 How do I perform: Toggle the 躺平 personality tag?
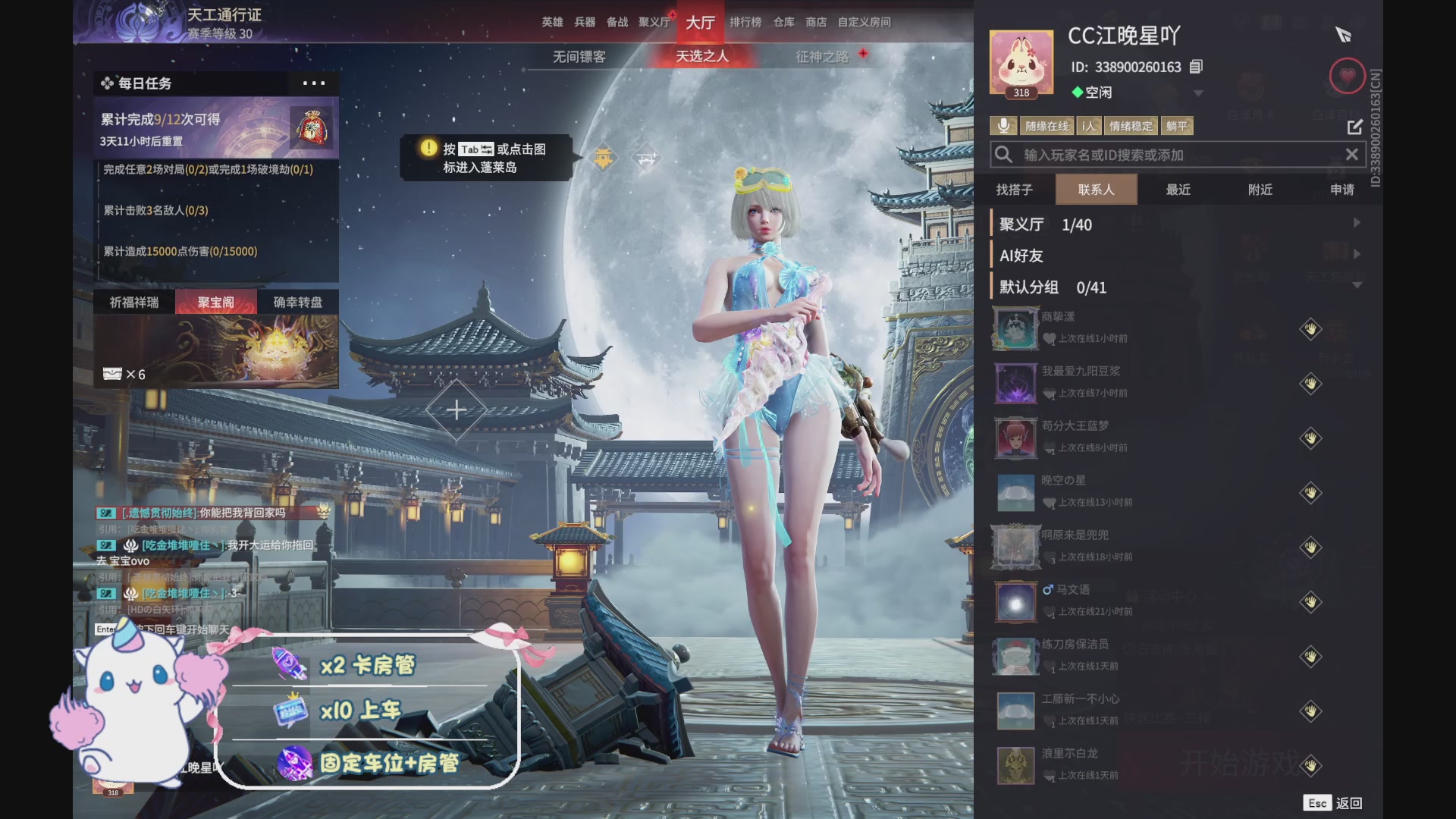pyautogui.click(x=1178, y=125)
